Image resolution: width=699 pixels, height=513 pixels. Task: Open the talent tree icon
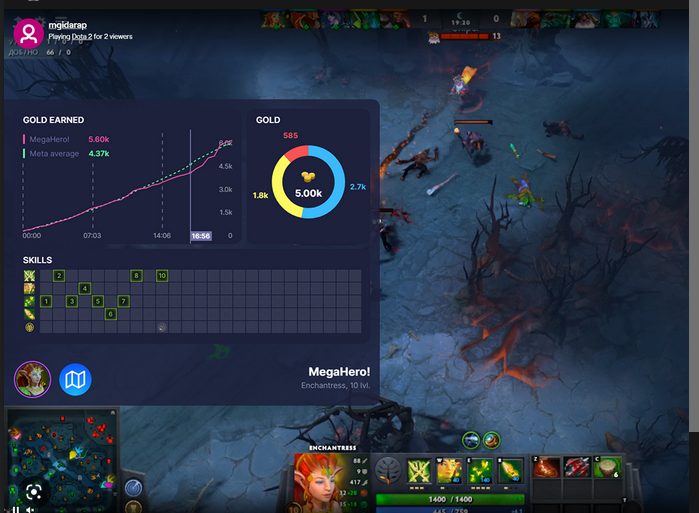(x=388, y=469)
